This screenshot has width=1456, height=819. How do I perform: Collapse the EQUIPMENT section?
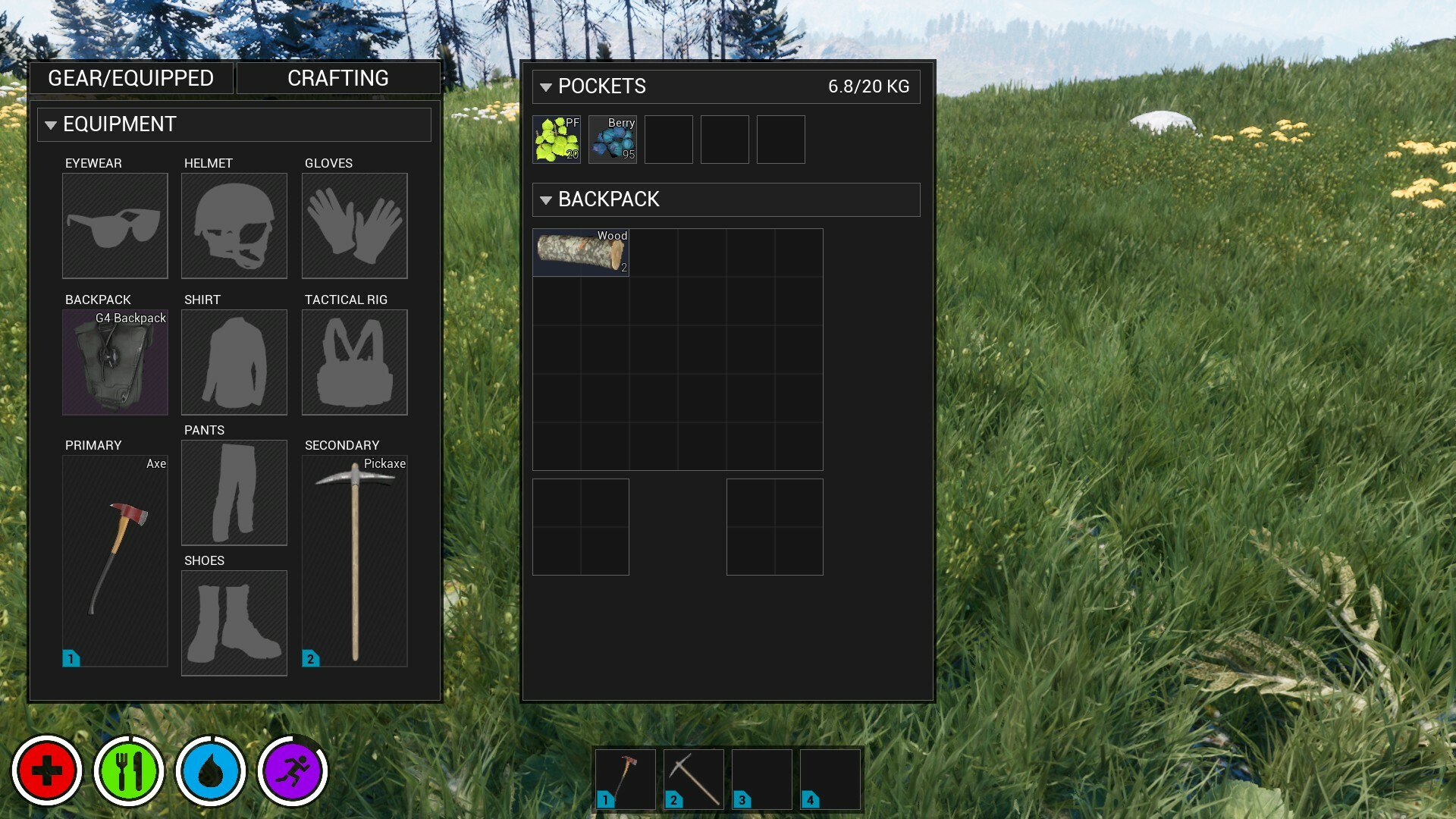pyautogui.click(x=50, y=124)
